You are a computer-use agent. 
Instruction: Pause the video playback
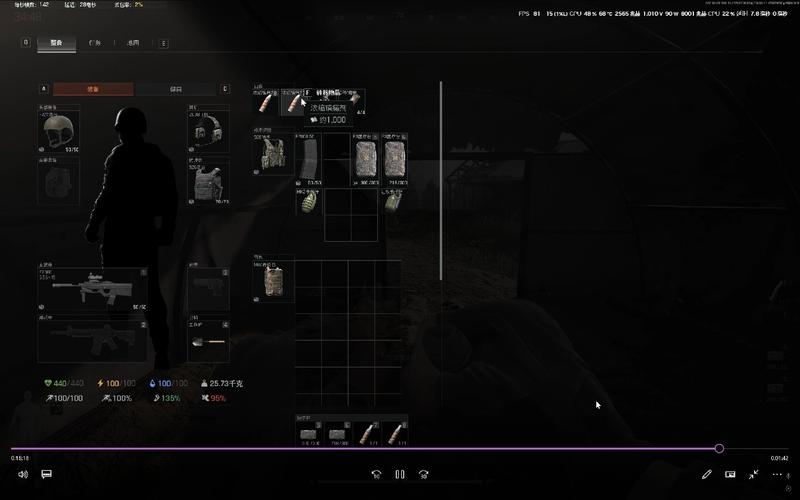point(400,474)
